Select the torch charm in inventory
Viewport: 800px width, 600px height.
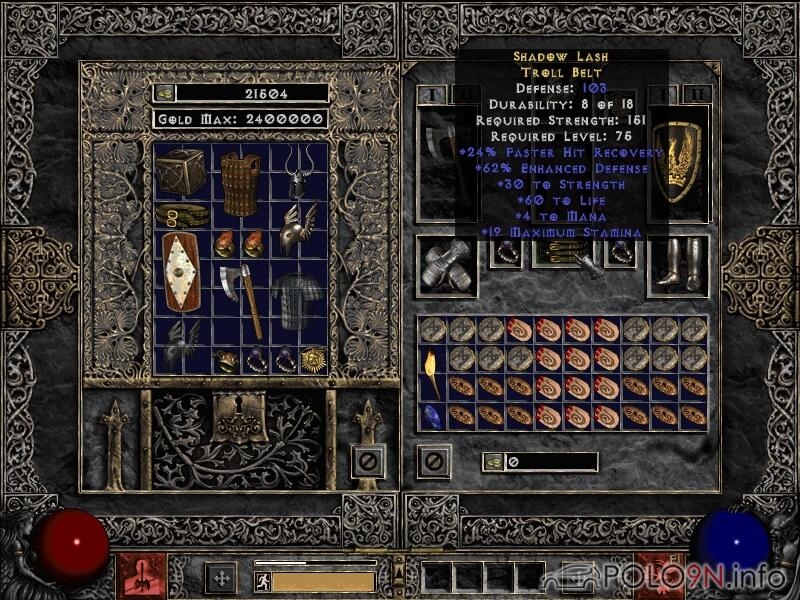tap(432, 372)
